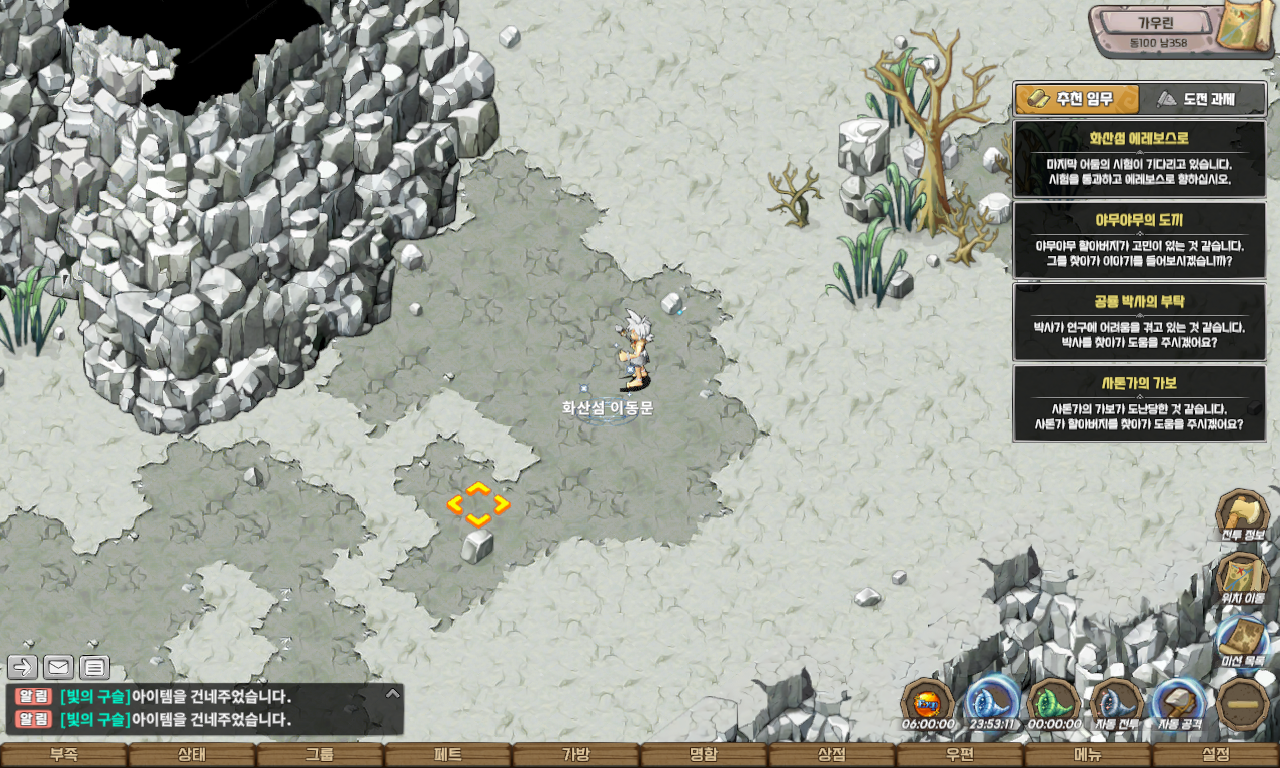
Task: Select the 사룬가의 가보 quest
Action: [1139, 403]
